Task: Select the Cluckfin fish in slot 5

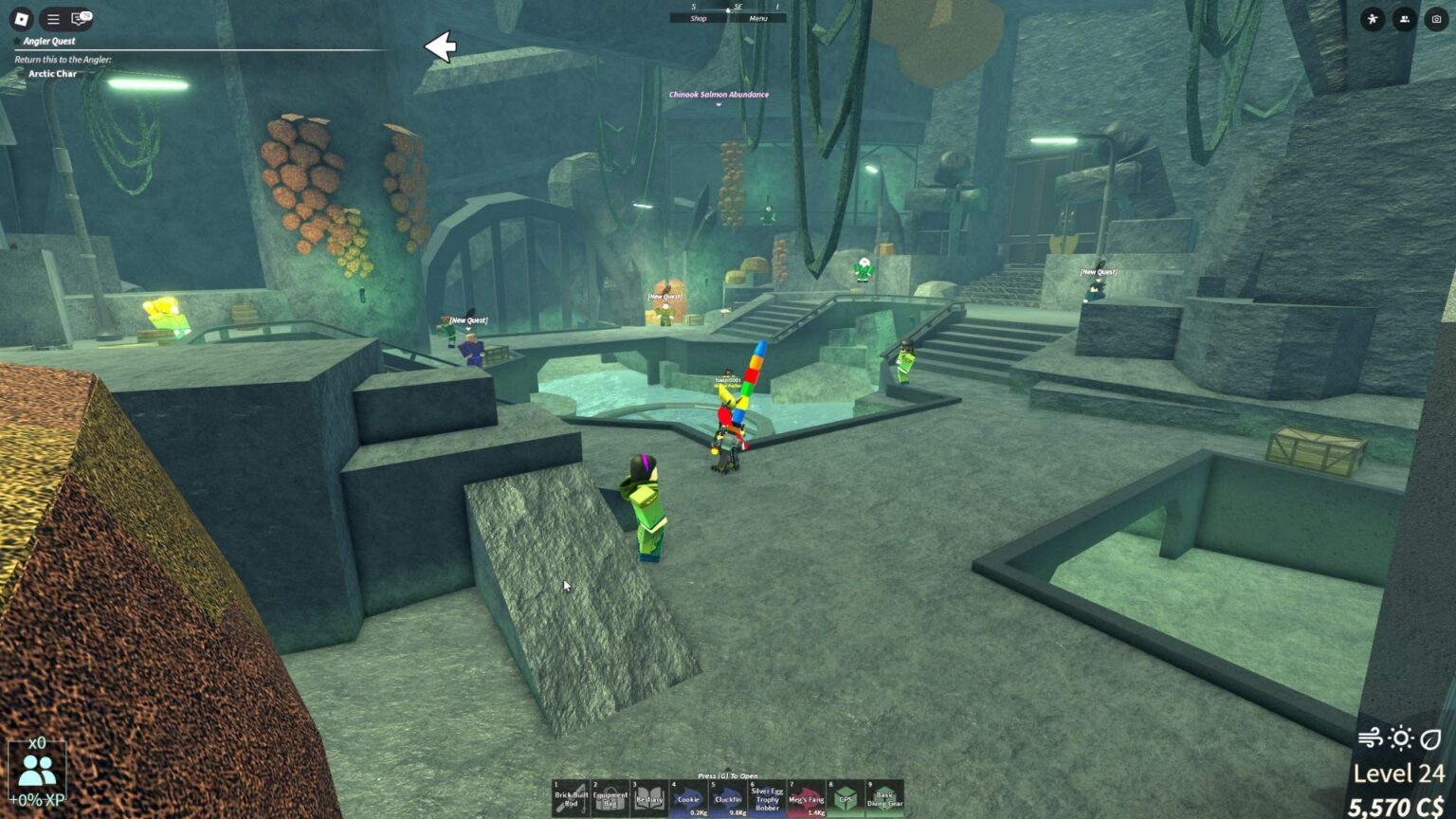Action: point(727,799)
